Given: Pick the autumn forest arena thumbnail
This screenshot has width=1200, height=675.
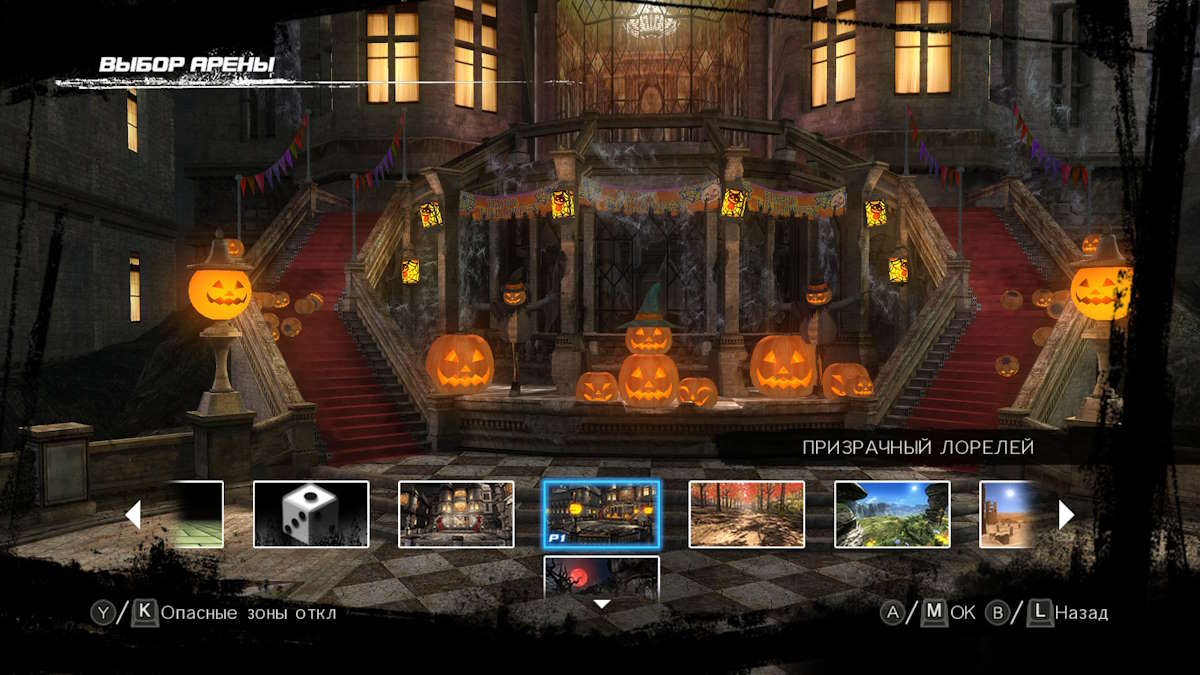Looking at the screenshot, I should click(x=746, y=514).
